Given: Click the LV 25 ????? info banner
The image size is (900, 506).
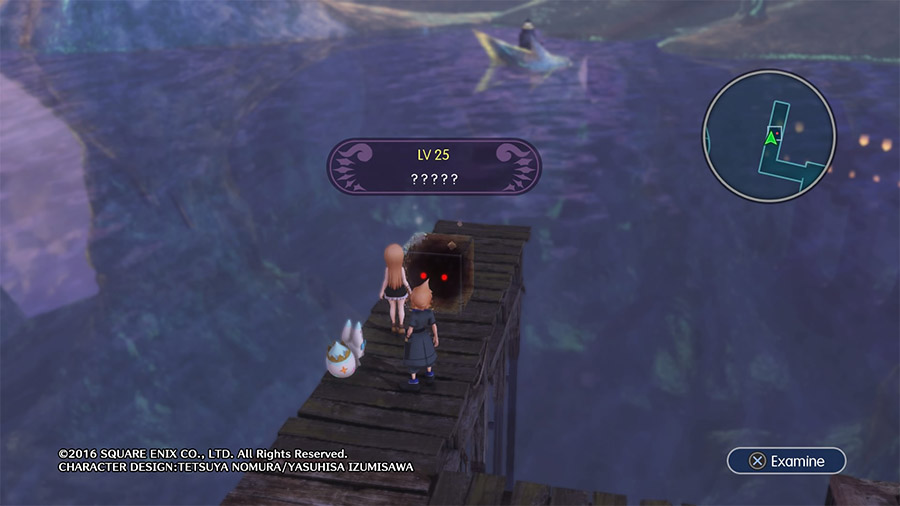Looking at the screenshot, I should coord(435,166).
